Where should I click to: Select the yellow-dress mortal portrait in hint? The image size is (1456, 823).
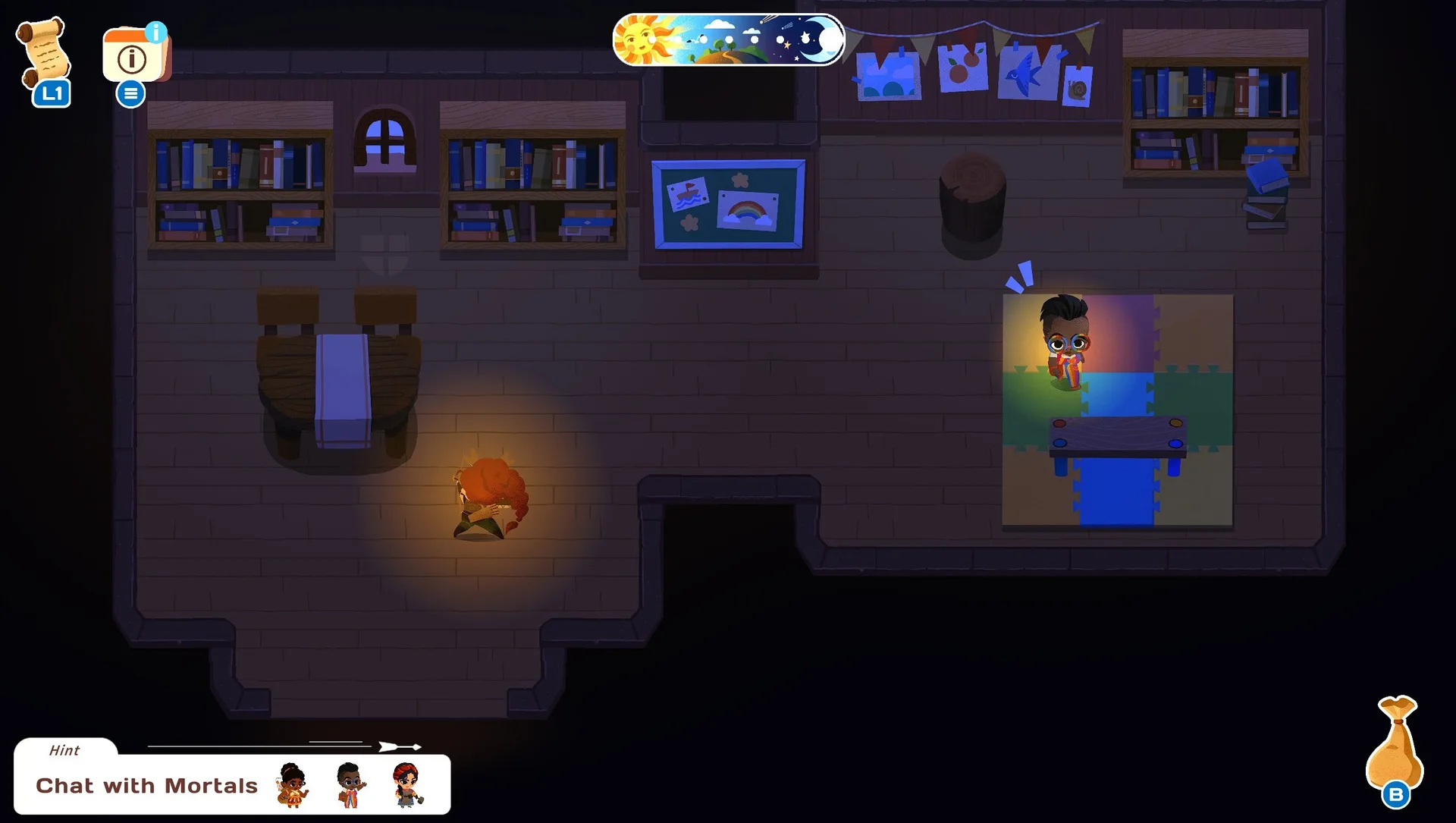(293, 785)
